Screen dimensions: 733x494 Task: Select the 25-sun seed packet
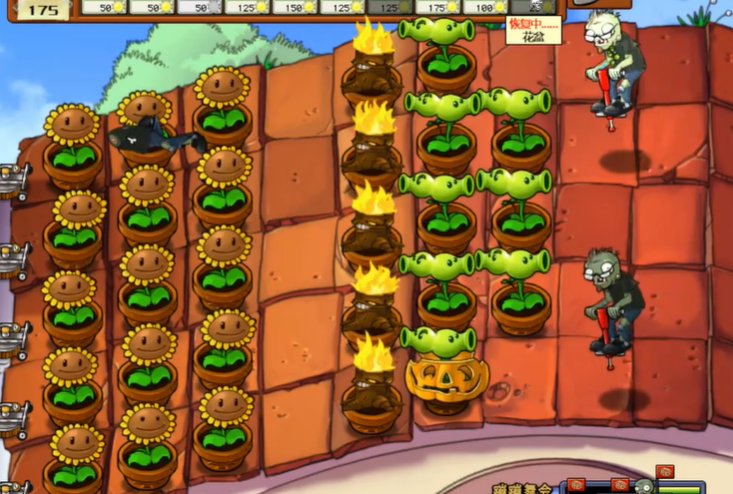[x=534, y=7]
